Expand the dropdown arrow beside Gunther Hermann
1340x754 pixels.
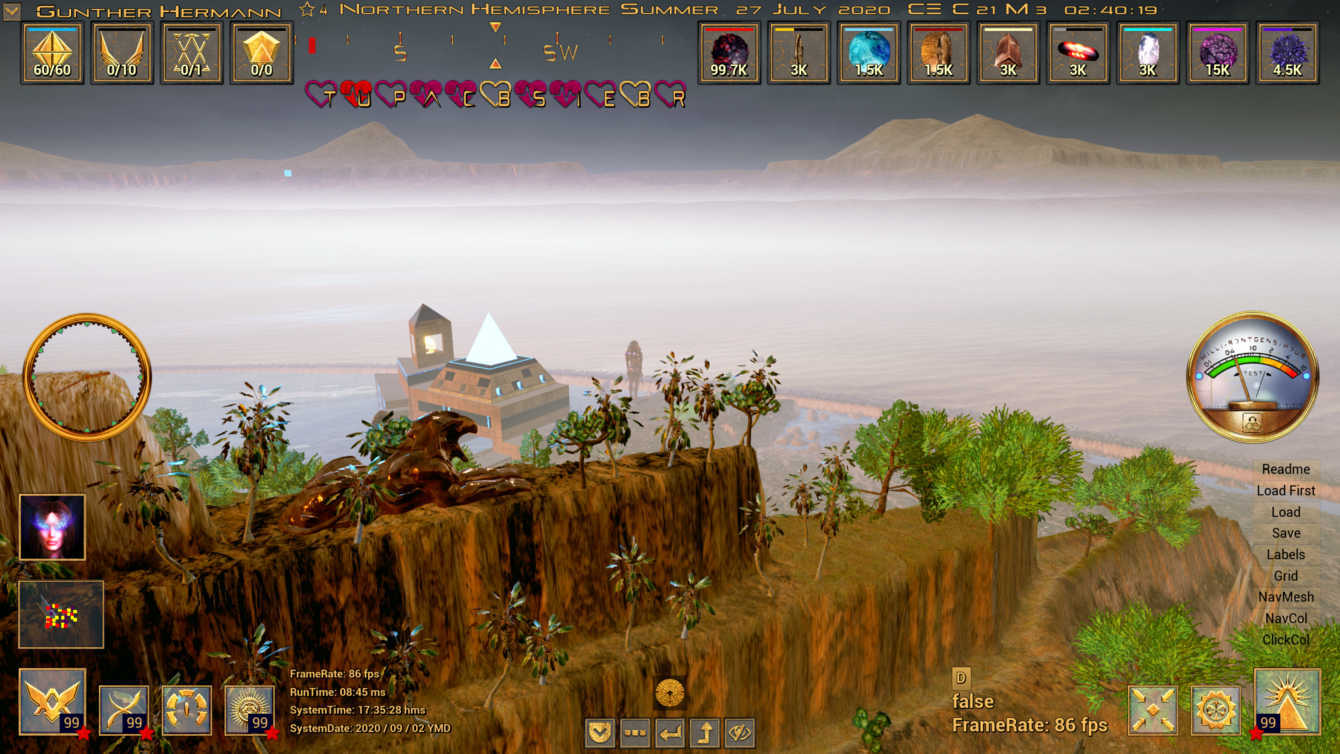point(12,11)
